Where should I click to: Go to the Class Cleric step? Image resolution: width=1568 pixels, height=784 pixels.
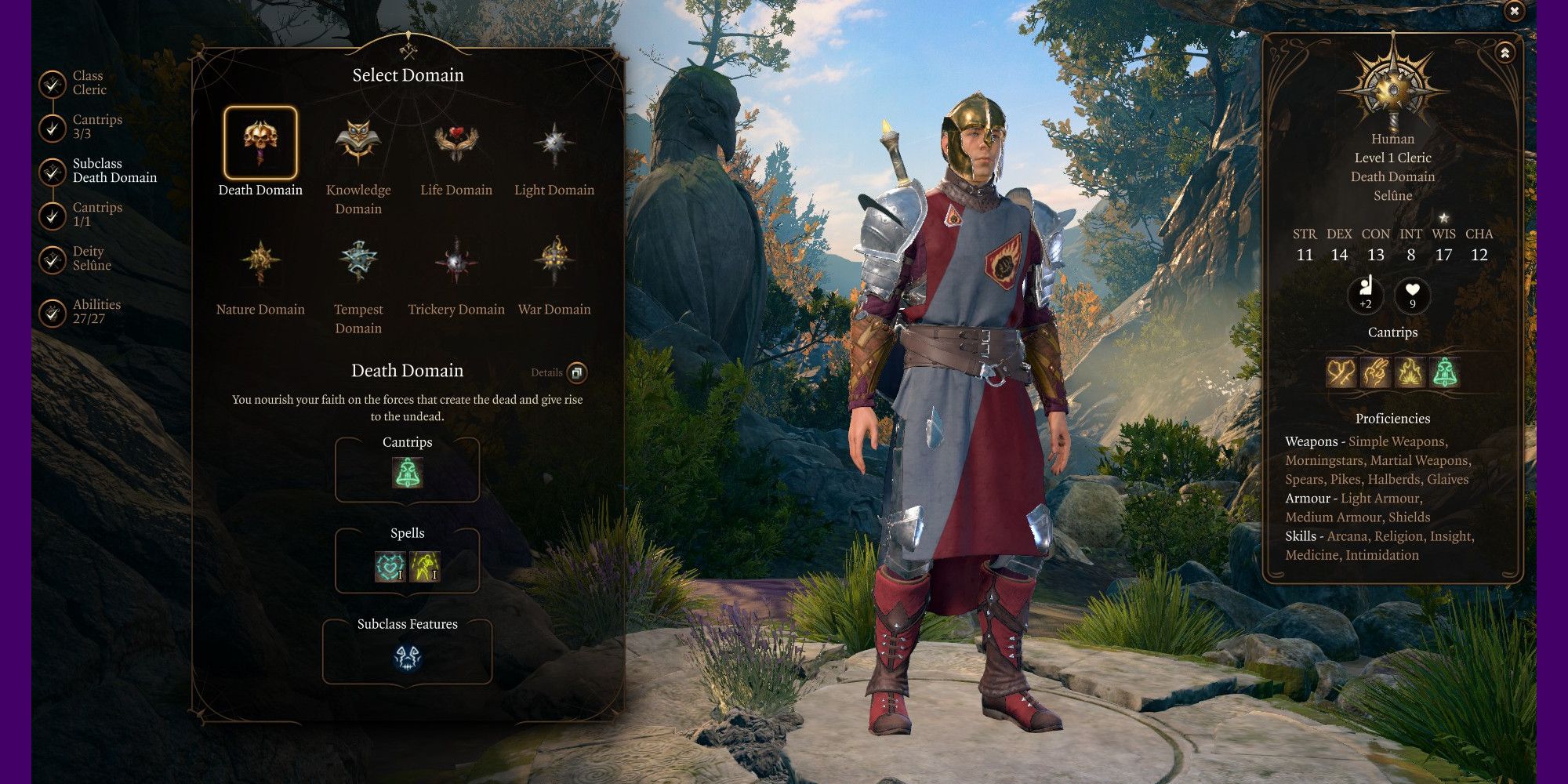[x=53, y=83]
